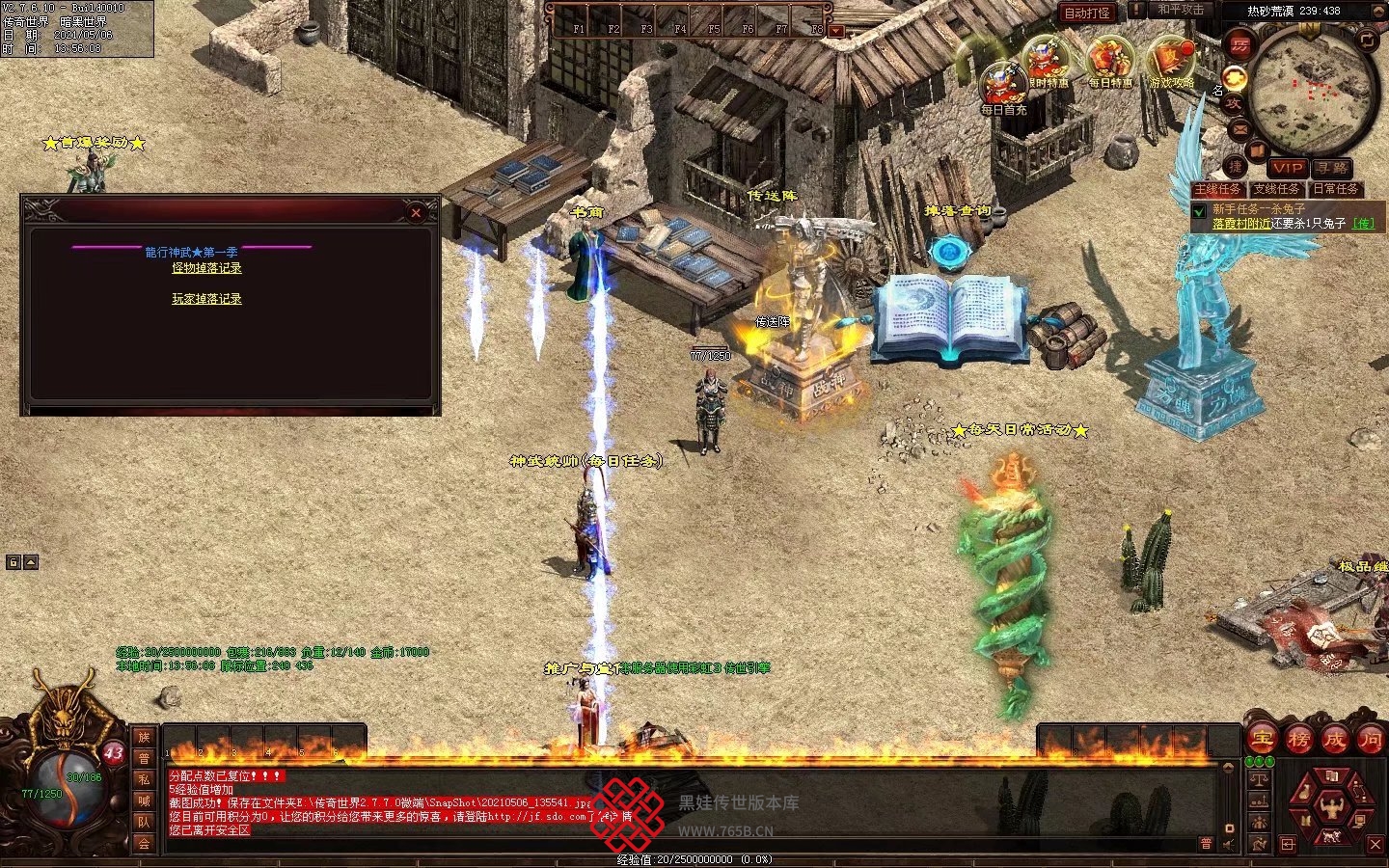1389x868 pixels.
Task: Select the 族 guild chat channel
Action: click(144, 737)
